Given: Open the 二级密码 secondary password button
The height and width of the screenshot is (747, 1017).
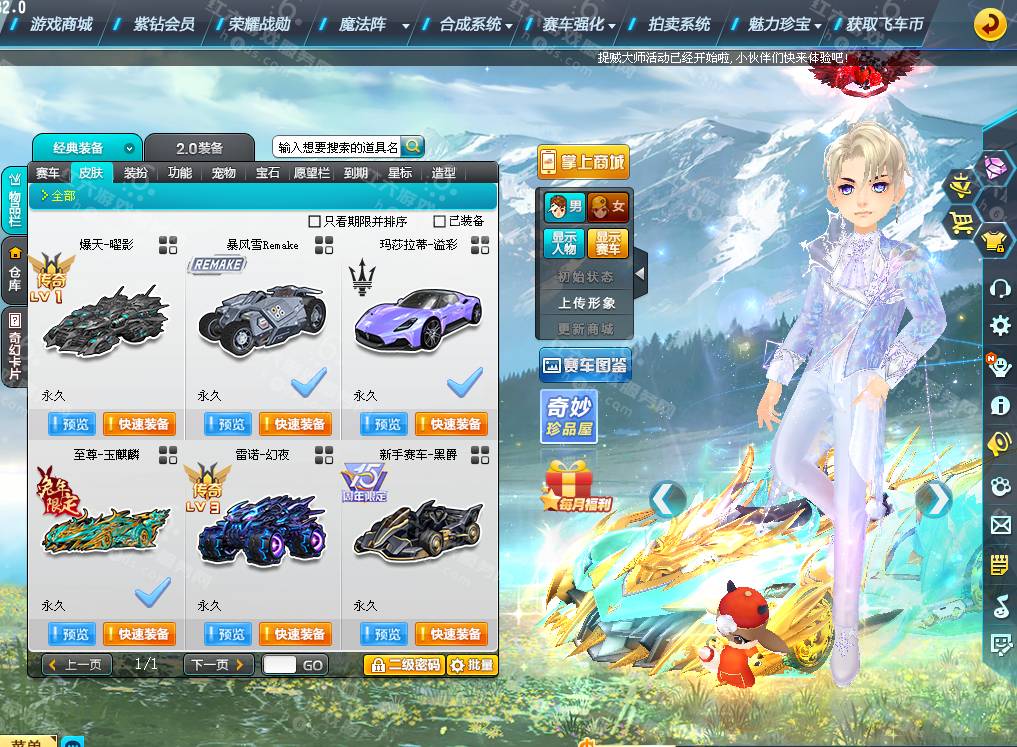Looking at the screenshot, I should (x=403, y=665).
